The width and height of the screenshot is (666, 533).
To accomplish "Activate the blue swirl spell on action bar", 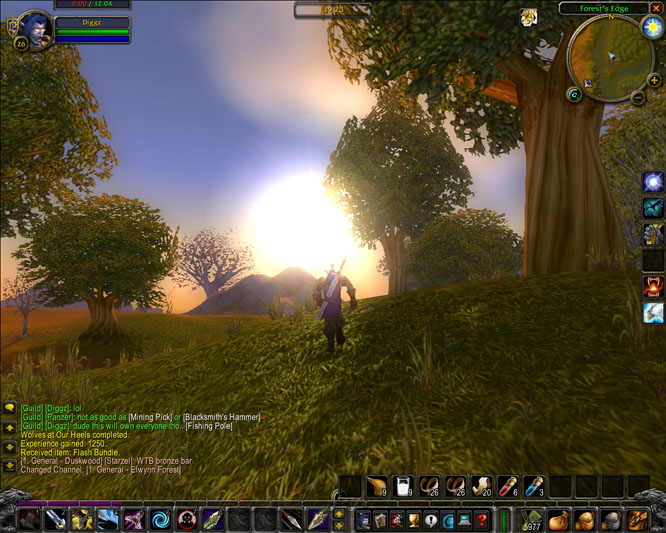I will 159,519.
